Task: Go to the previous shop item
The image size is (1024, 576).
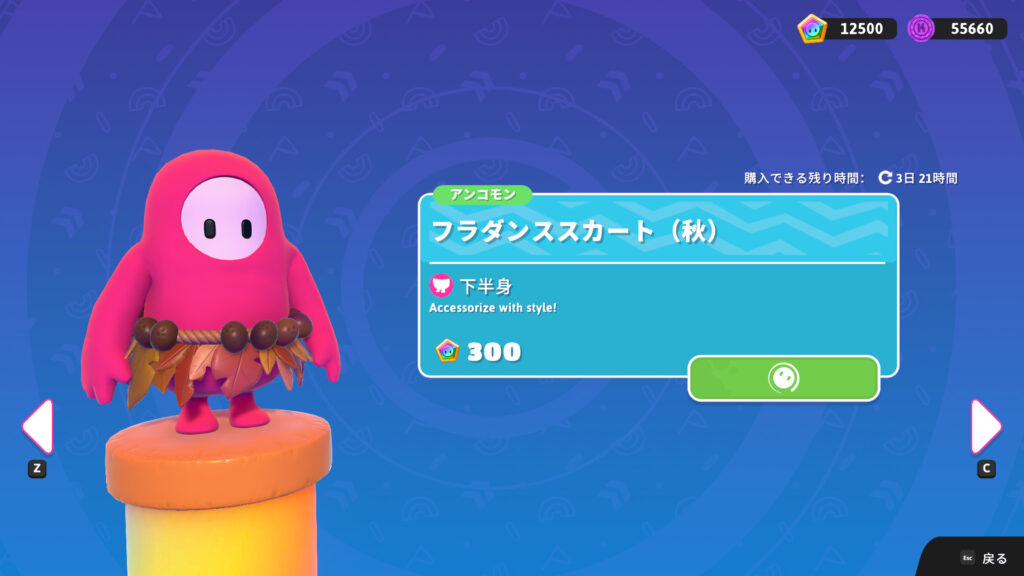Action: [x=37, y=427]
